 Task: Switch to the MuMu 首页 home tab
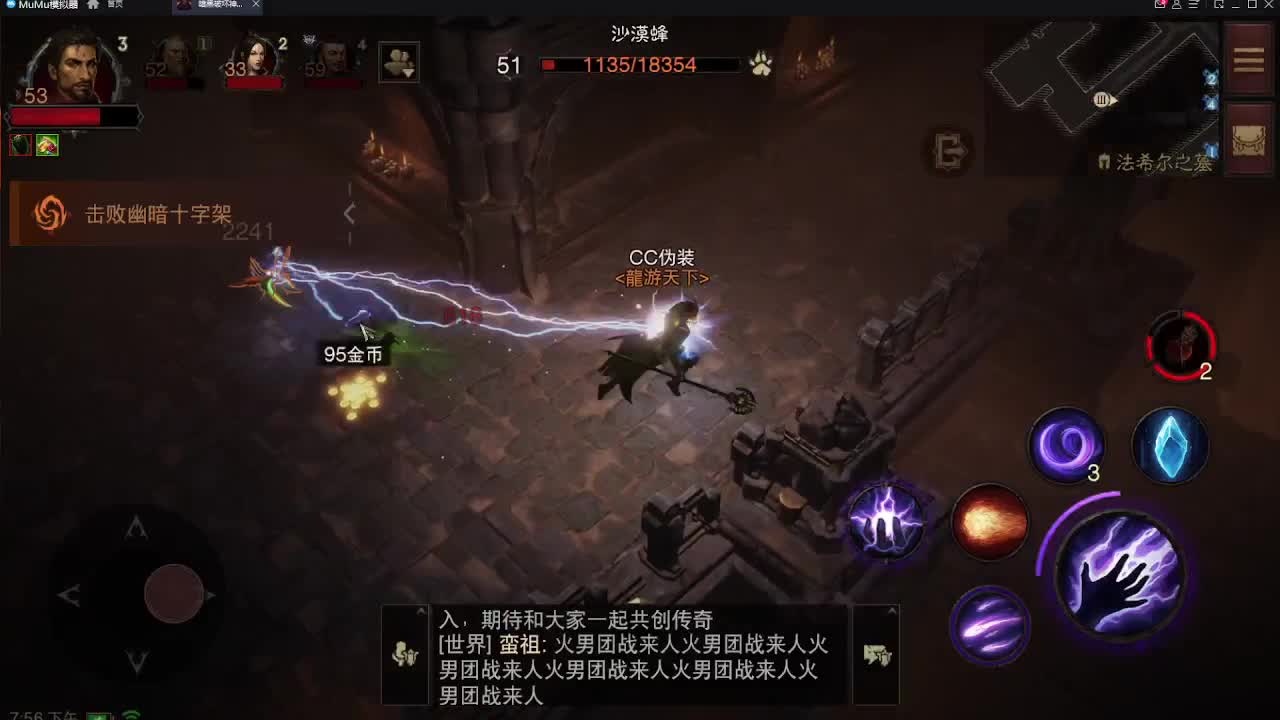(x=105, y=6)
